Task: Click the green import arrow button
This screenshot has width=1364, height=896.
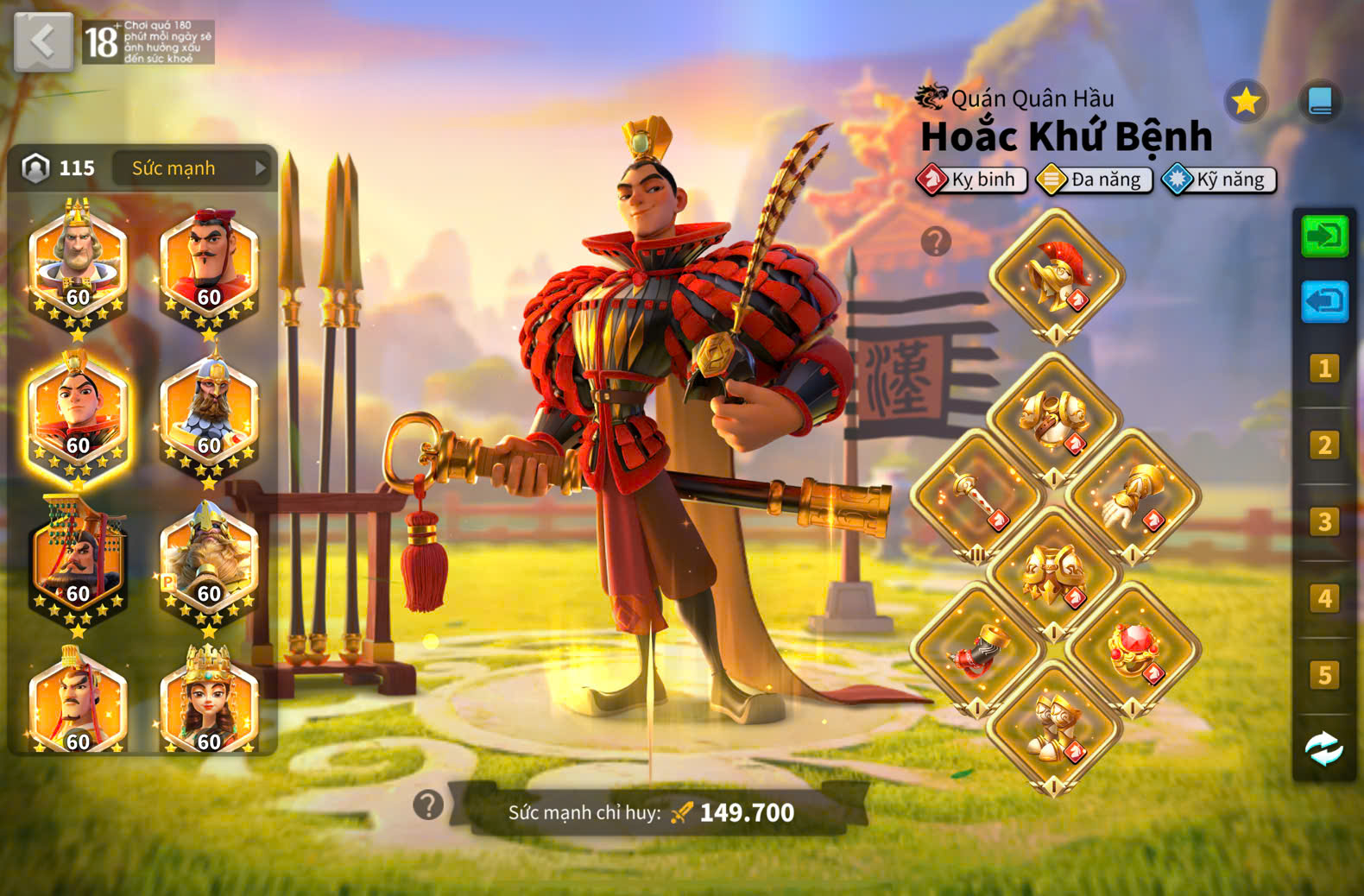Action: (x=1324, y=237)
